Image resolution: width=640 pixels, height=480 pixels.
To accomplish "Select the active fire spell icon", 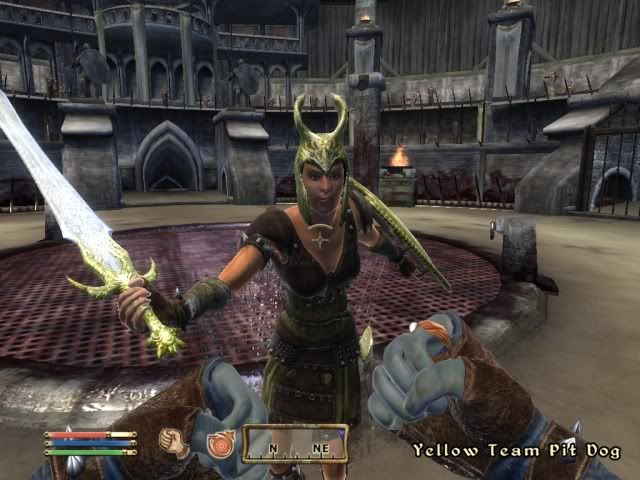I will point(219,443).
